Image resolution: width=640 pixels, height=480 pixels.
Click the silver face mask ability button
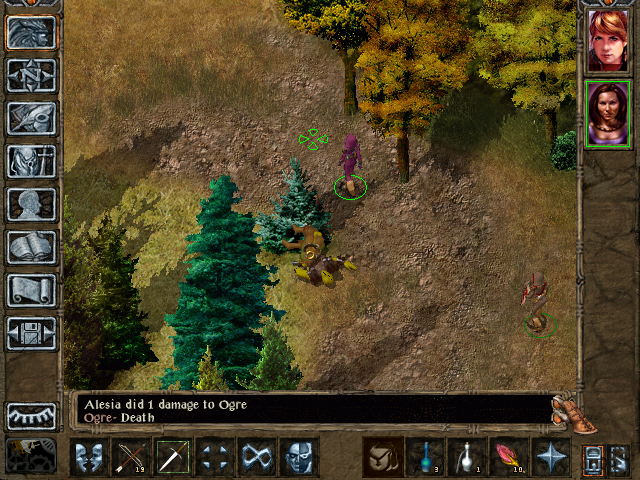[x=299, y=458]
